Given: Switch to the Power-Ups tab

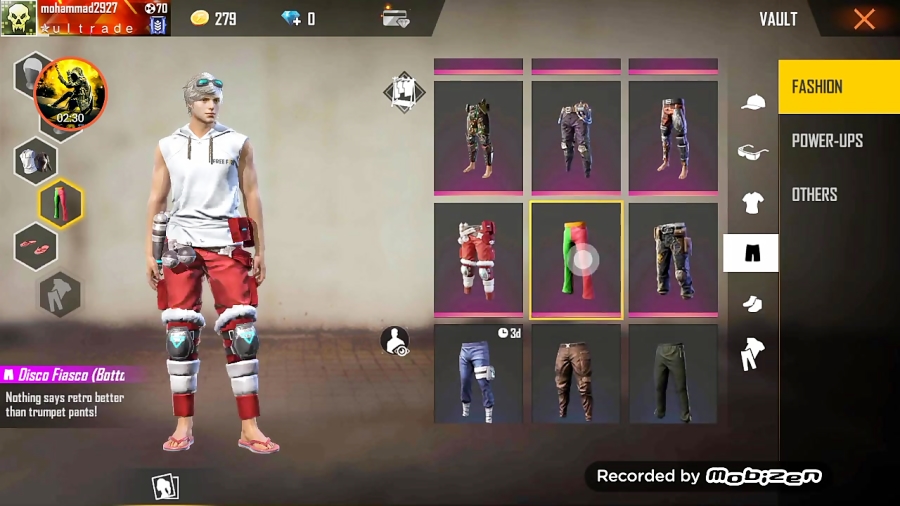Looking at the screenshot, I should point(827,141).
